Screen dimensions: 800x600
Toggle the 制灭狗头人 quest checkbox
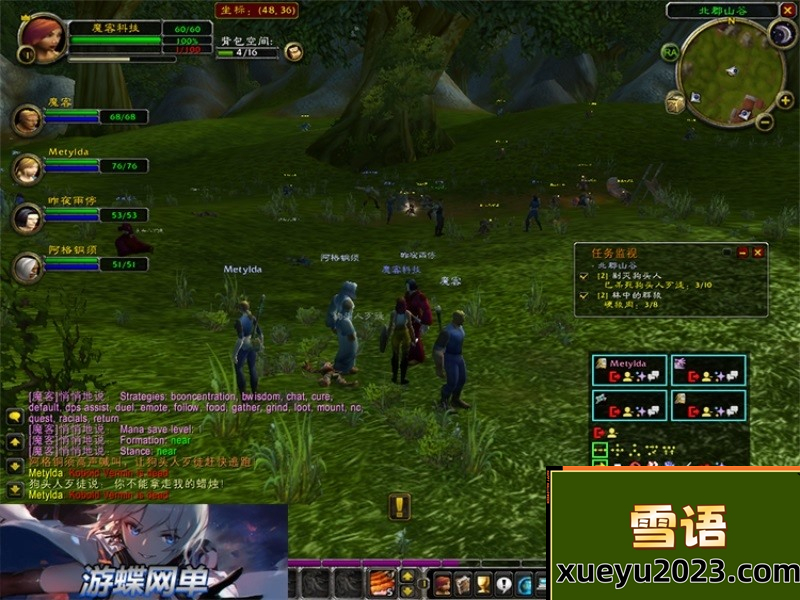pyautogui.click(x=584, y=275)
